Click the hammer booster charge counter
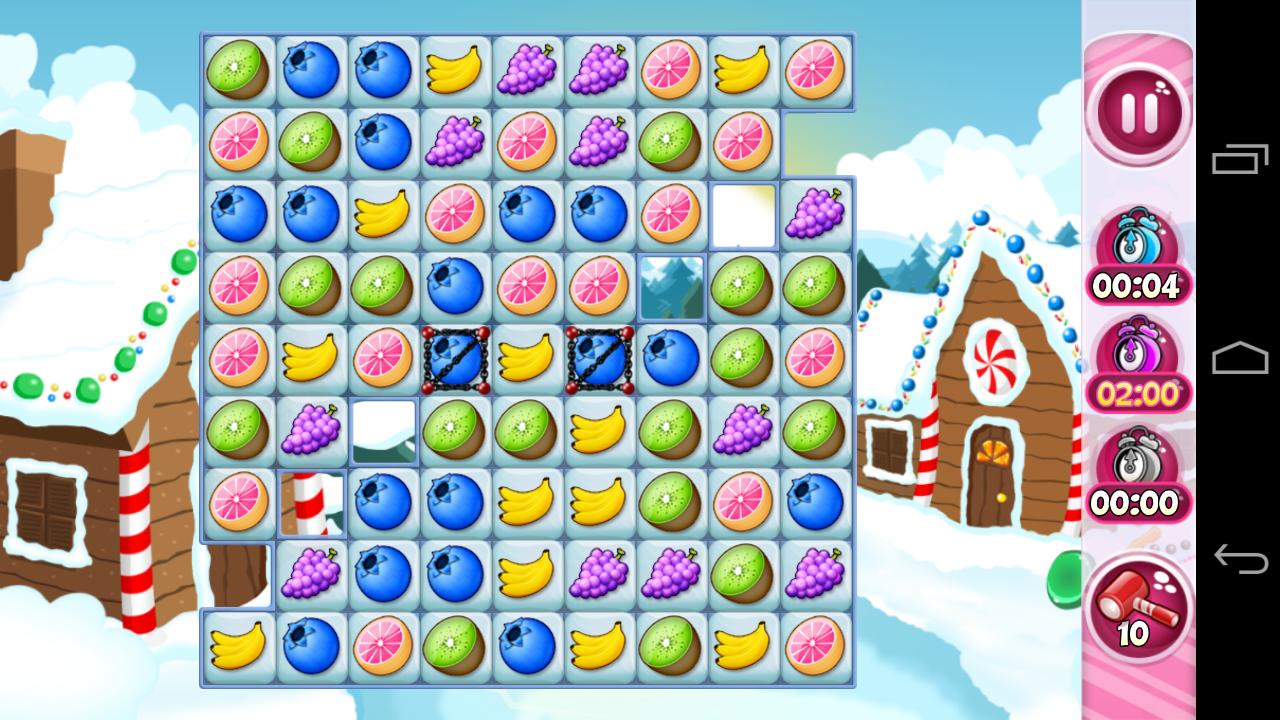The height and width of the screenshot is (720, 1280). click(1135, 633)
